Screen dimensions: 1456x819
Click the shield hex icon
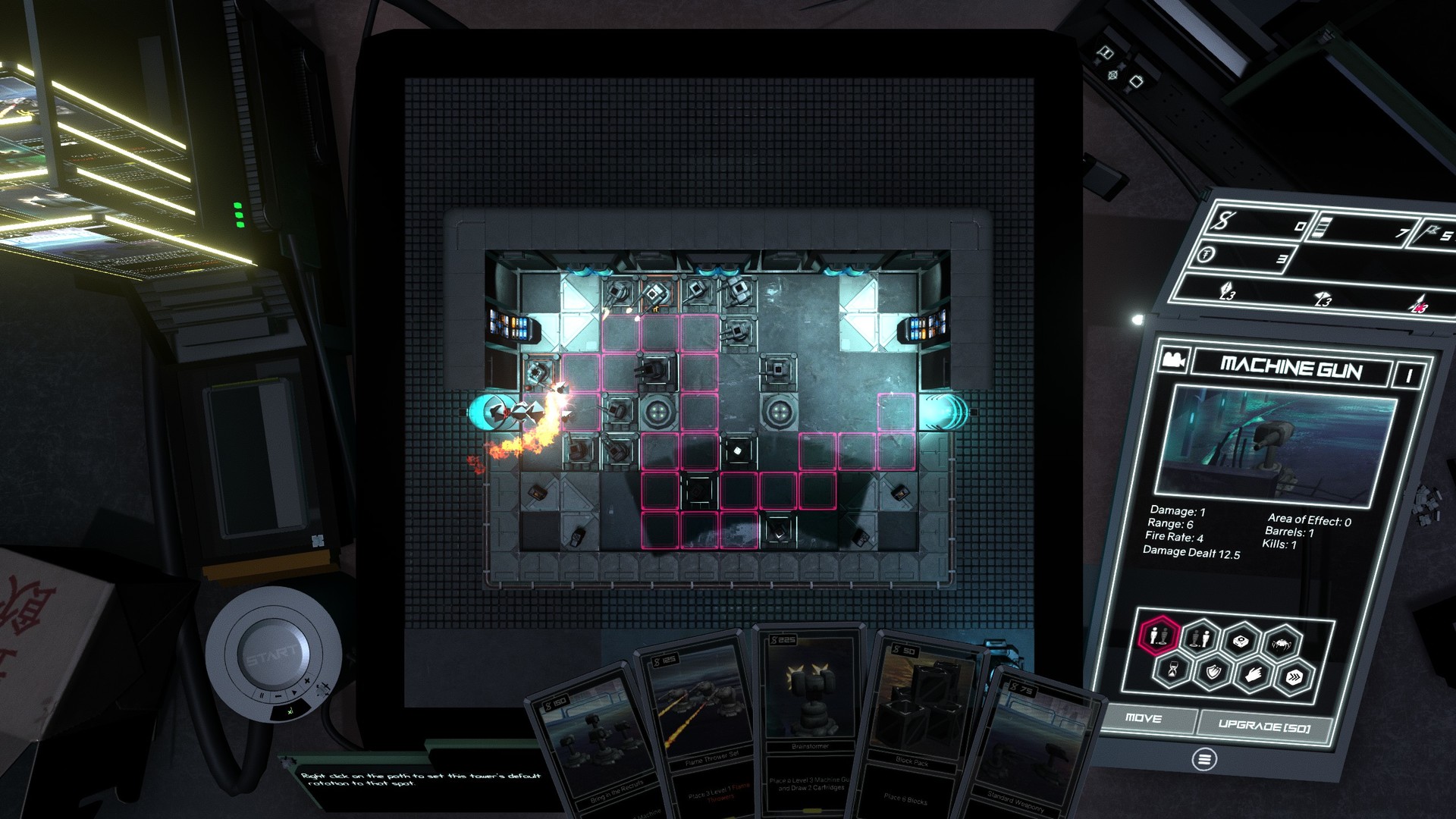pyautogui.click(x=1213, y=672)
